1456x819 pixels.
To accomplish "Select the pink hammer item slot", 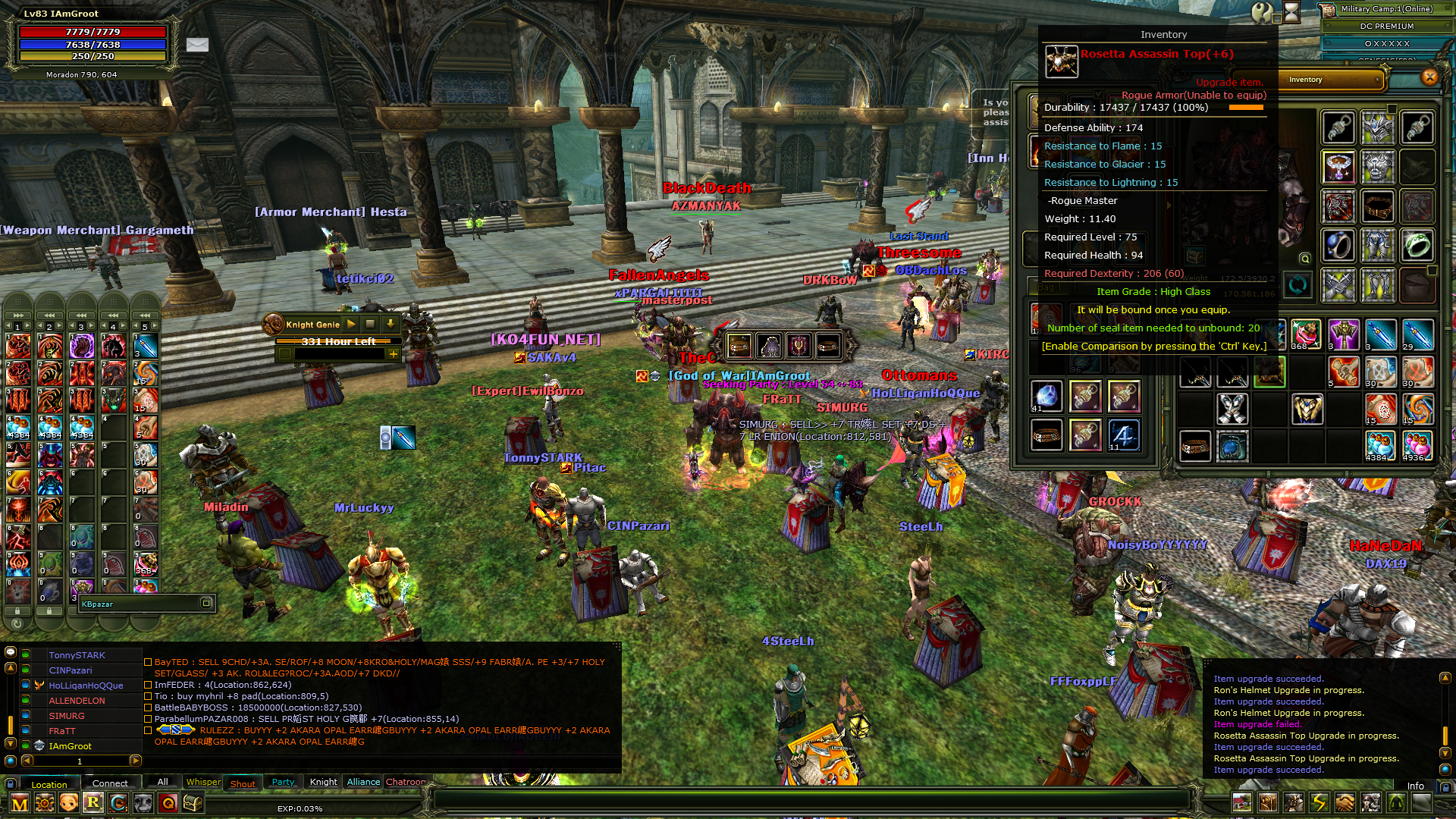I will click(x=1343, y=334).
